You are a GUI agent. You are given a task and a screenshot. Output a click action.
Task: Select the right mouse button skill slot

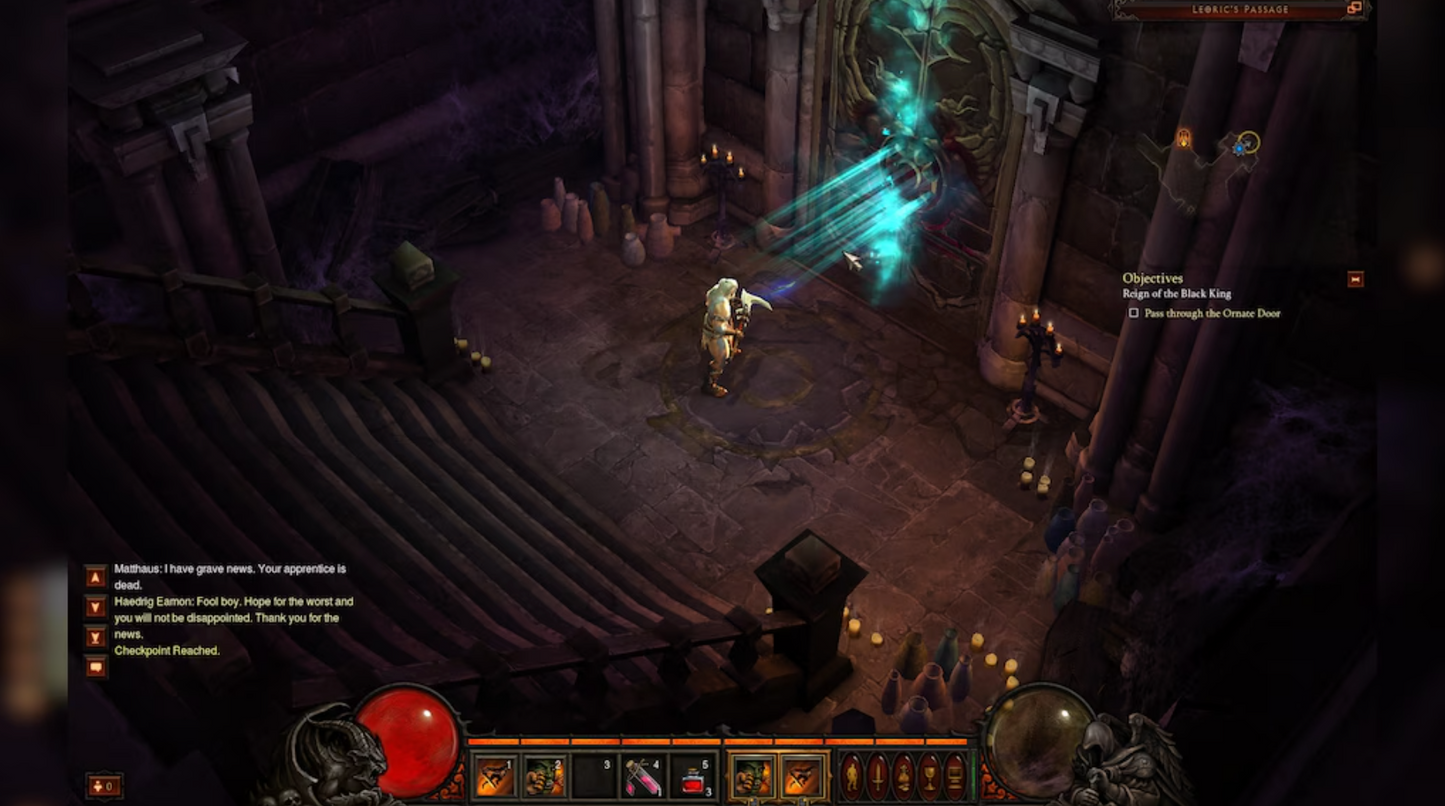pos(803,777)
